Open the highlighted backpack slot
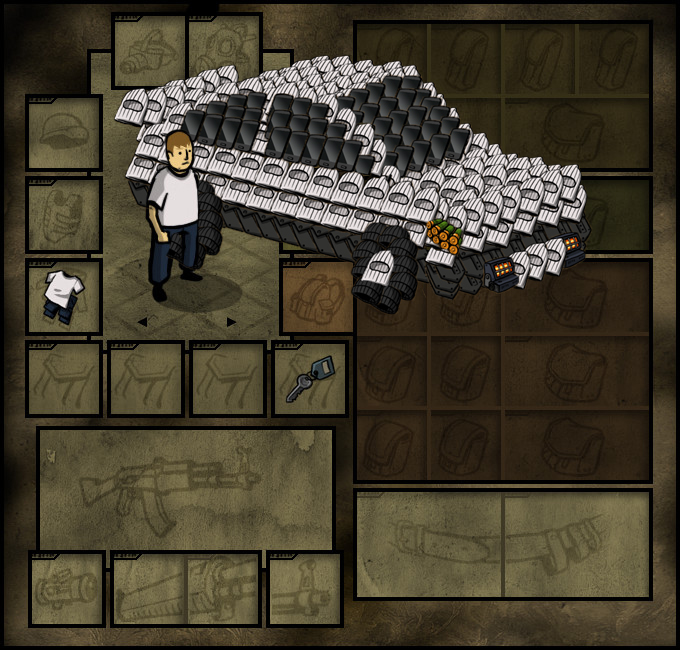Screen dimensions: 680x650 coord(318,297)
